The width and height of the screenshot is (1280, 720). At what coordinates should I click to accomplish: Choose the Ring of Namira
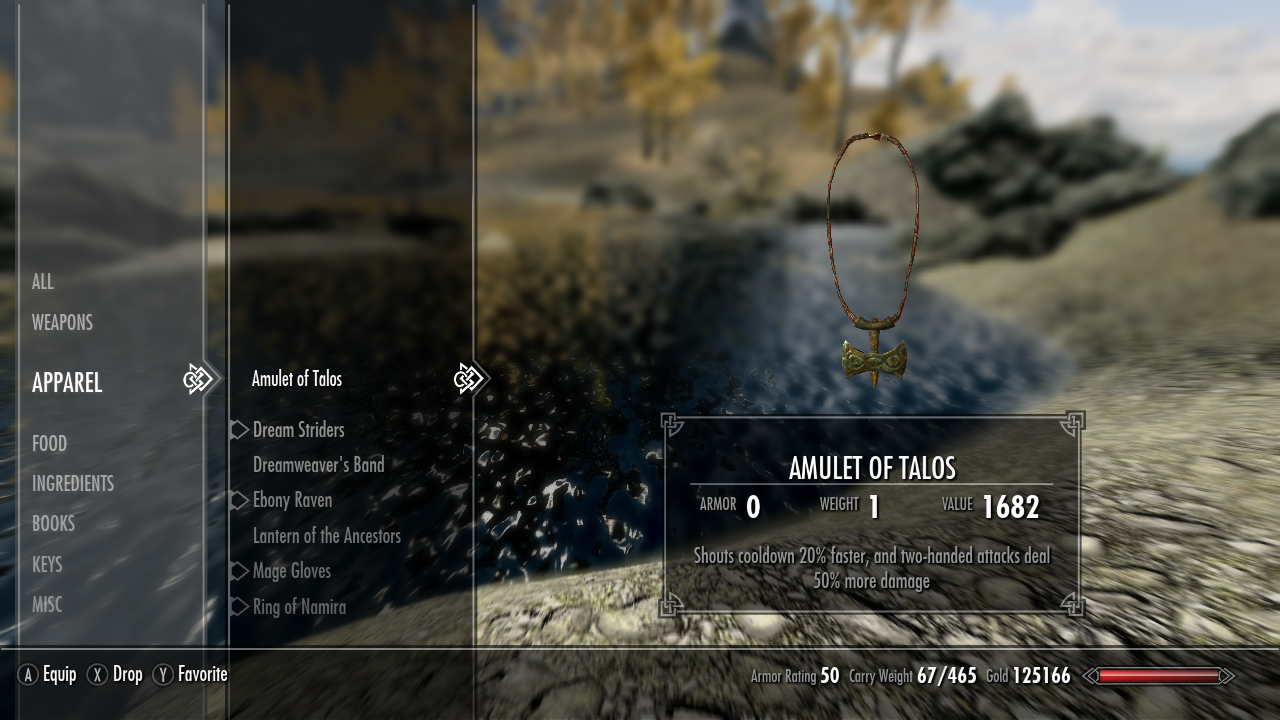(x=299, y=607)
